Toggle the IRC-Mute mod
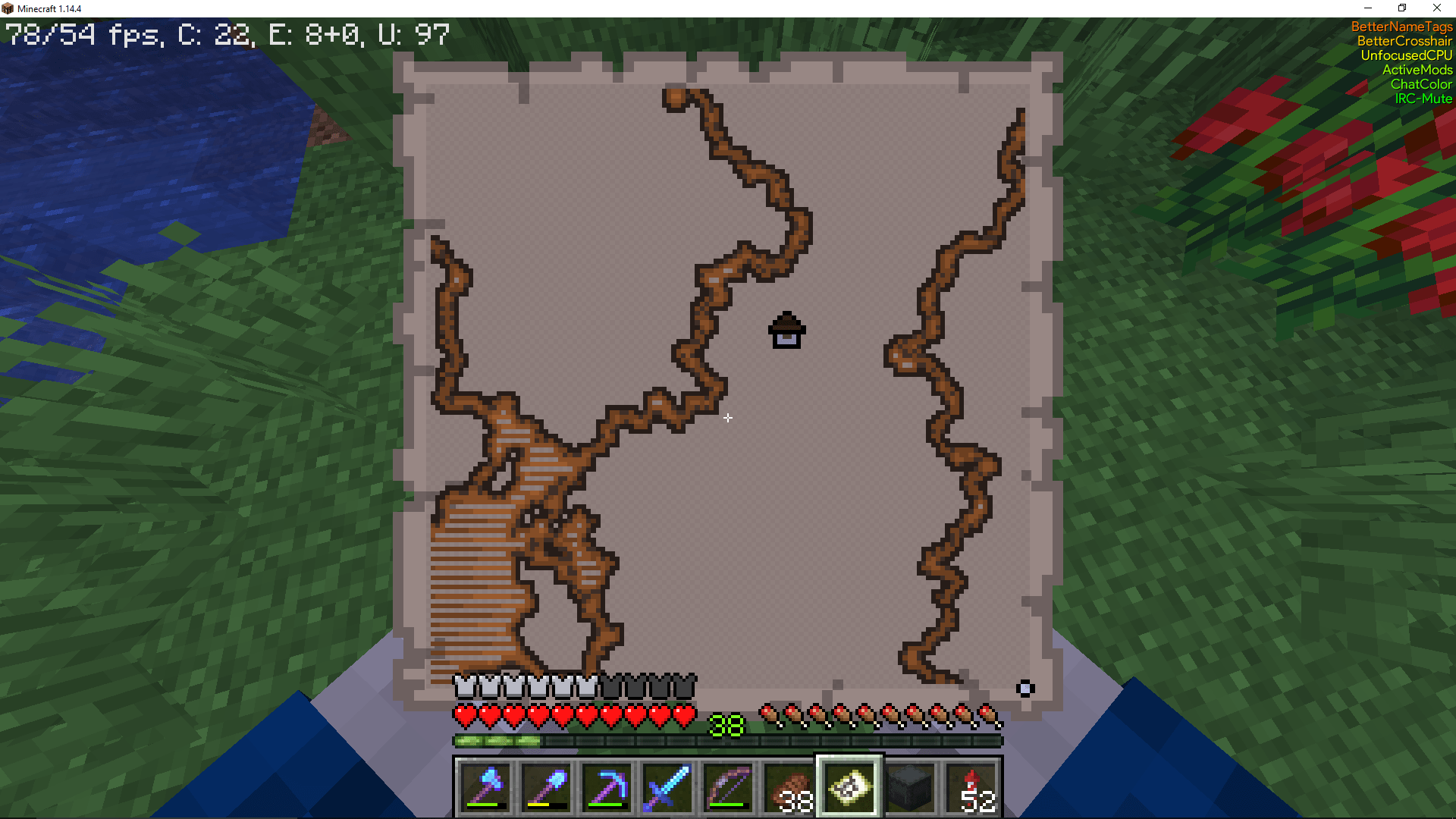 point(1423,99)
